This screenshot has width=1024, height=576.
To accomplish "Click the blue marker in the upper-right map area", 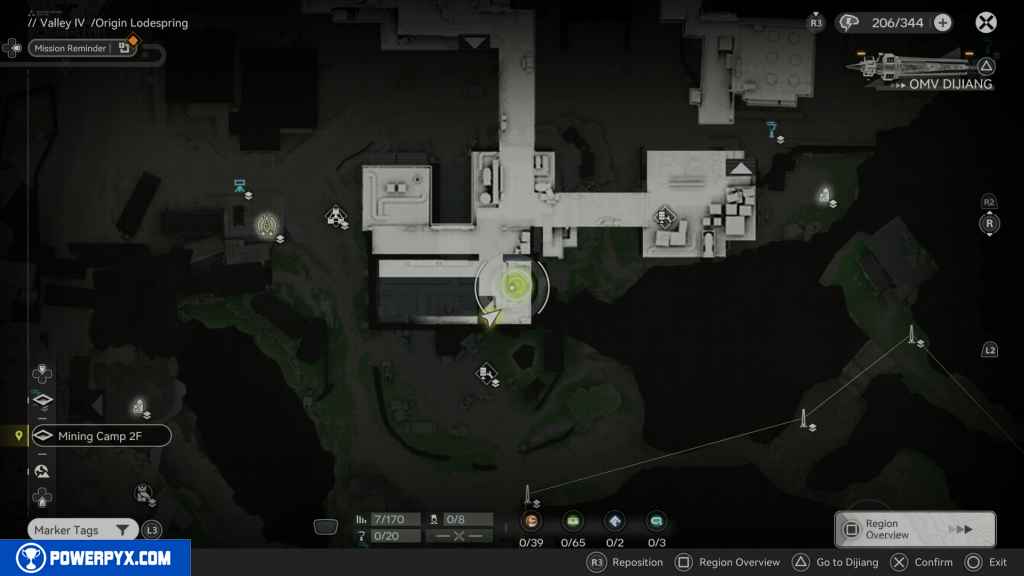I will (772, 128).
